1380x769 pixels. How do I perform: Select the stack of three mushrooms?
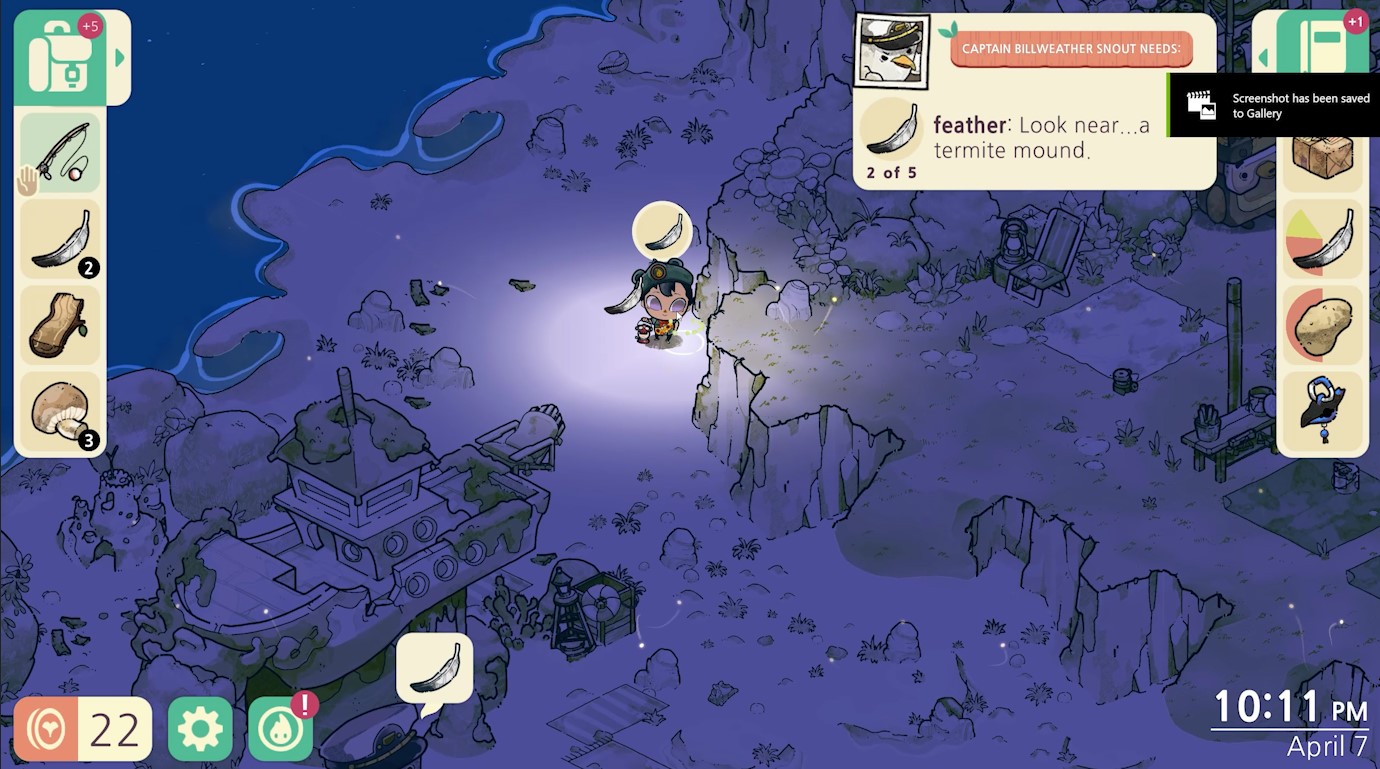point(58,408)
